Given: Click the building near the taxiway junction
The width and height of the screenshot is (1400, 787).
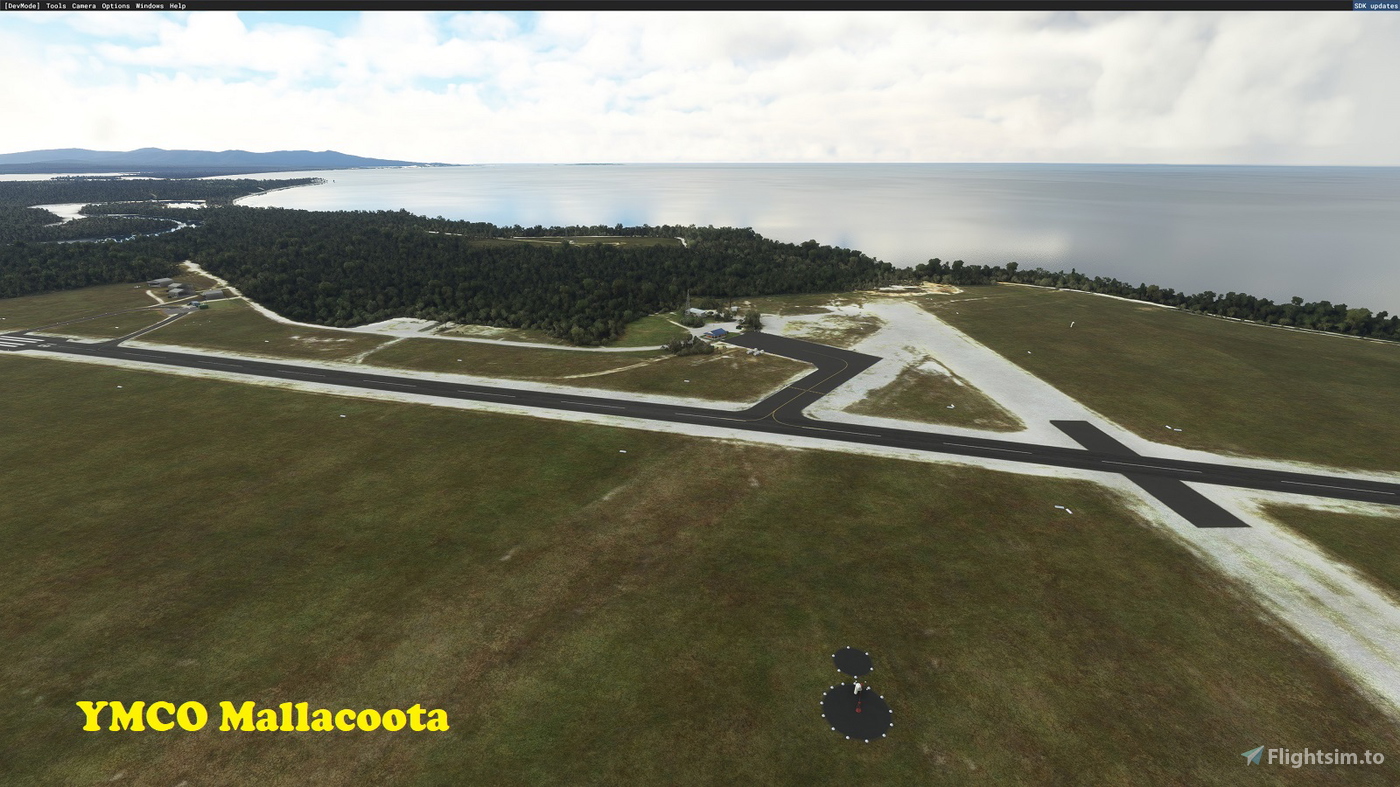Looking at the screenshot, I should pyautogui.click(x=716, y=334).
